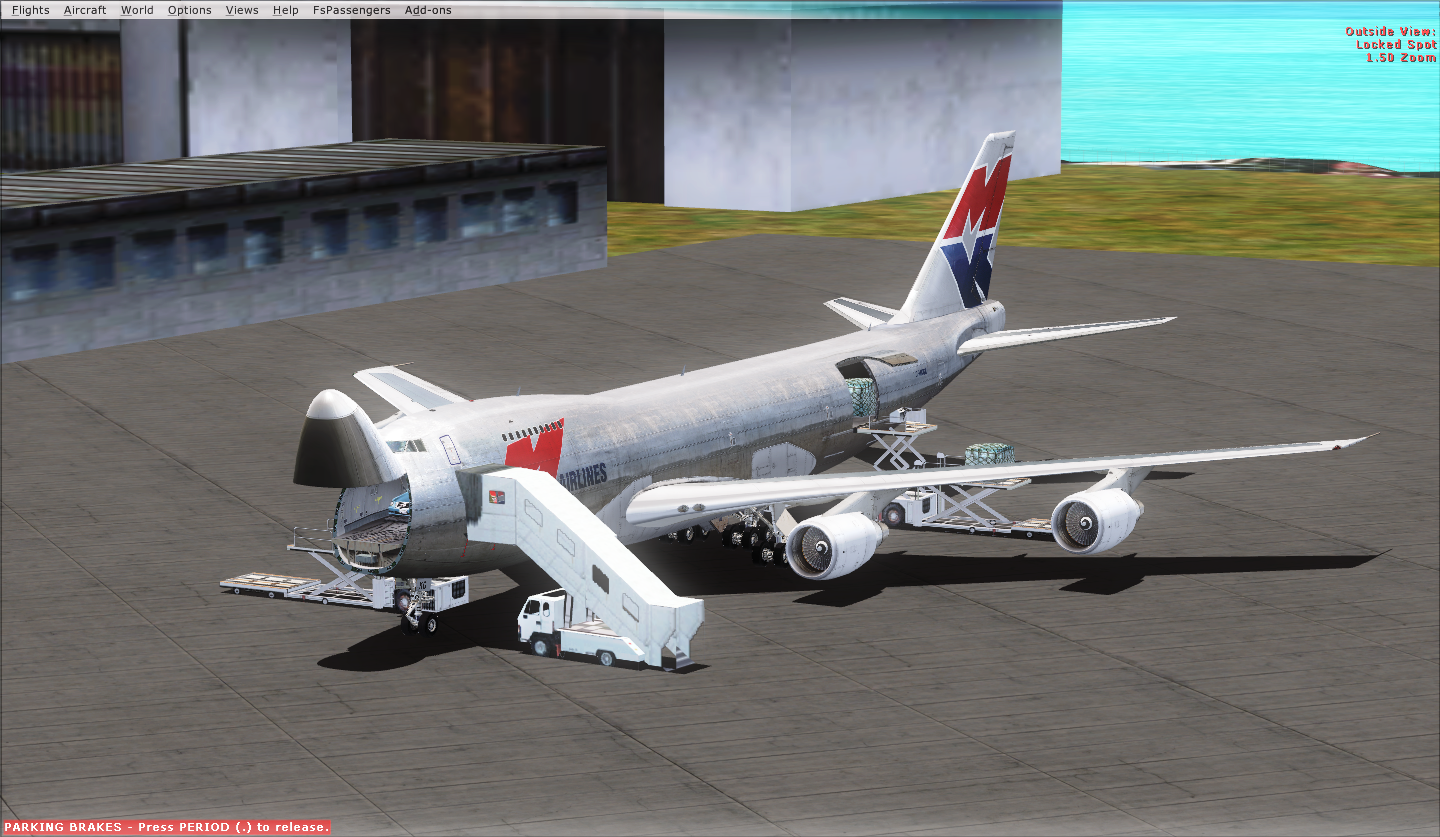
Task: Click the PARKING BRAKES release message bar
Action: point(165,827)
